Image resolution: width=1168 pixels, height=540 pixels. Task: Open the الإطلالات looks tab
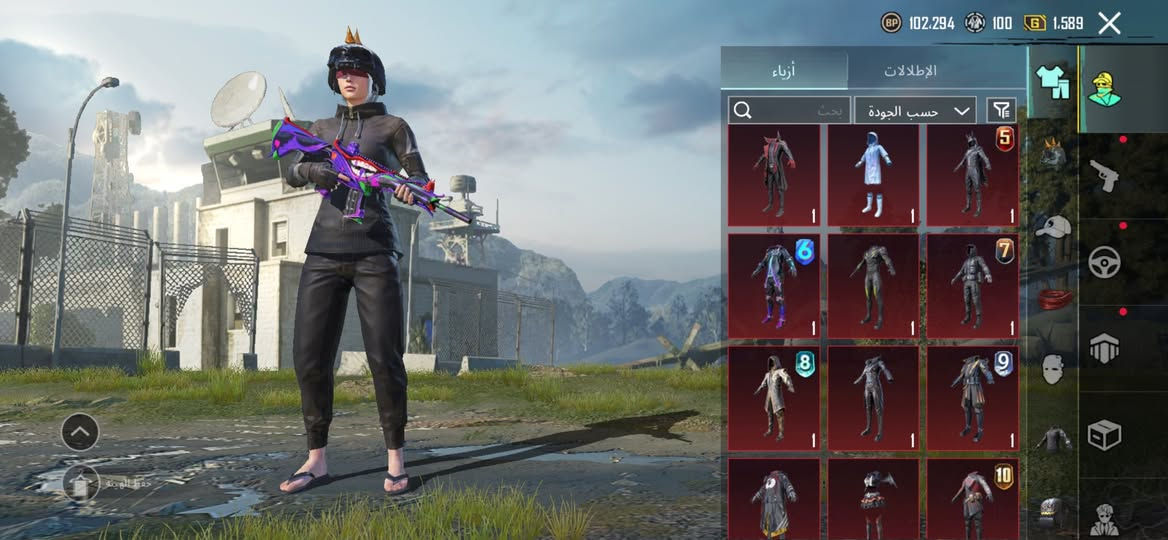point(910,71)
